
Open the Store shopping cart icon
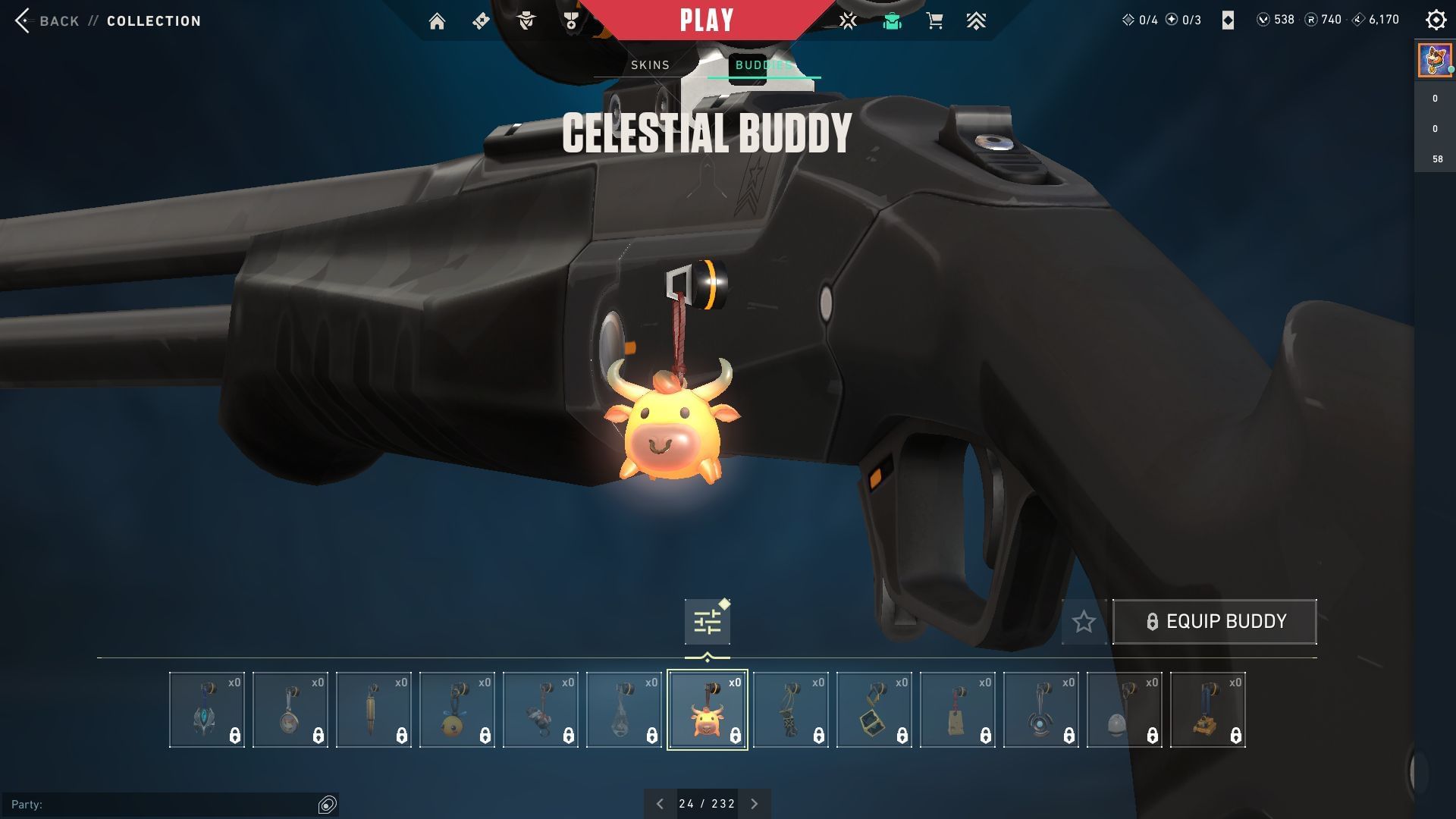(x=935, y=20)
